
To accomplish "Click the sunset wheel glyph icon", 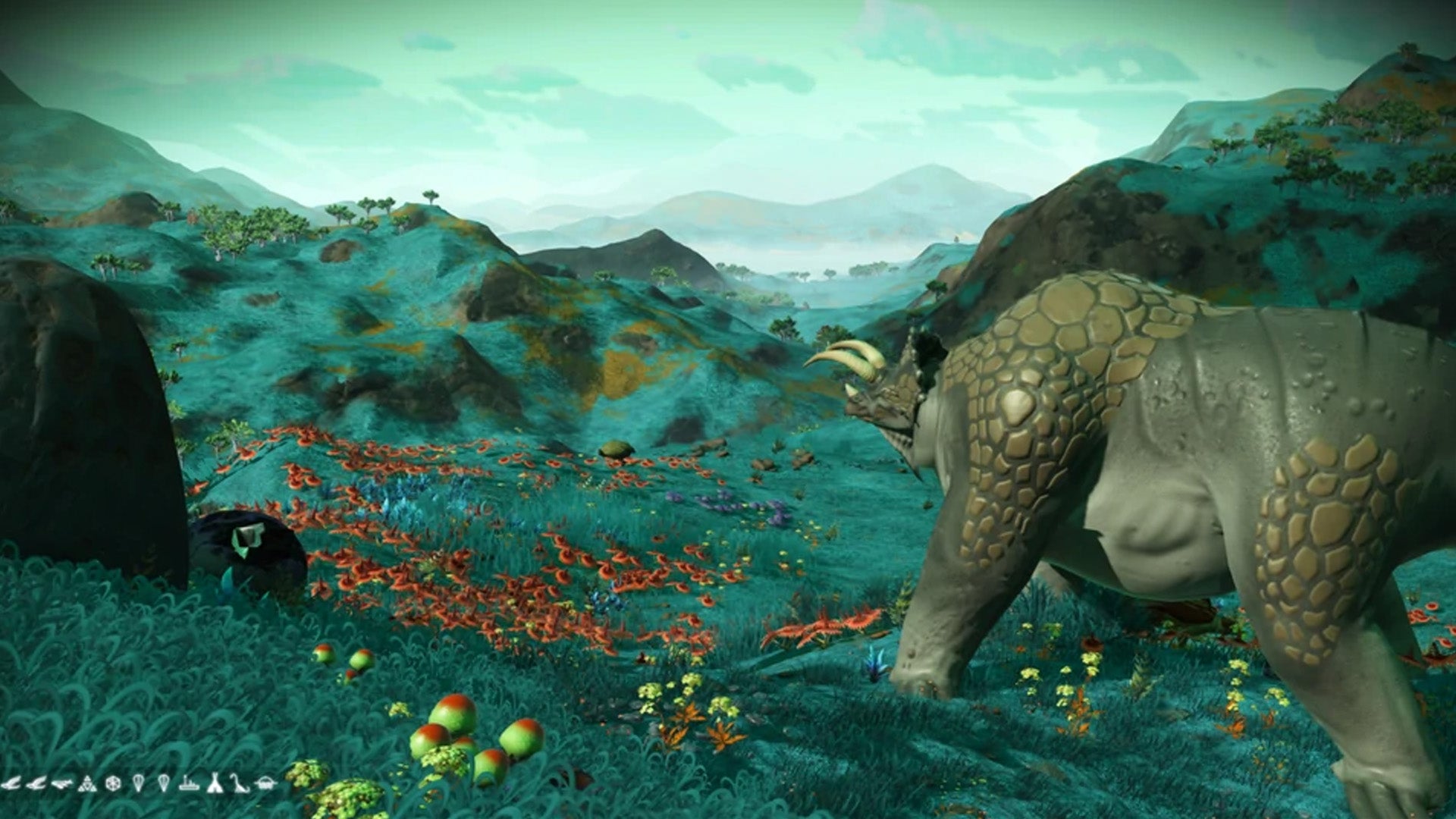I will pos(113,783).
